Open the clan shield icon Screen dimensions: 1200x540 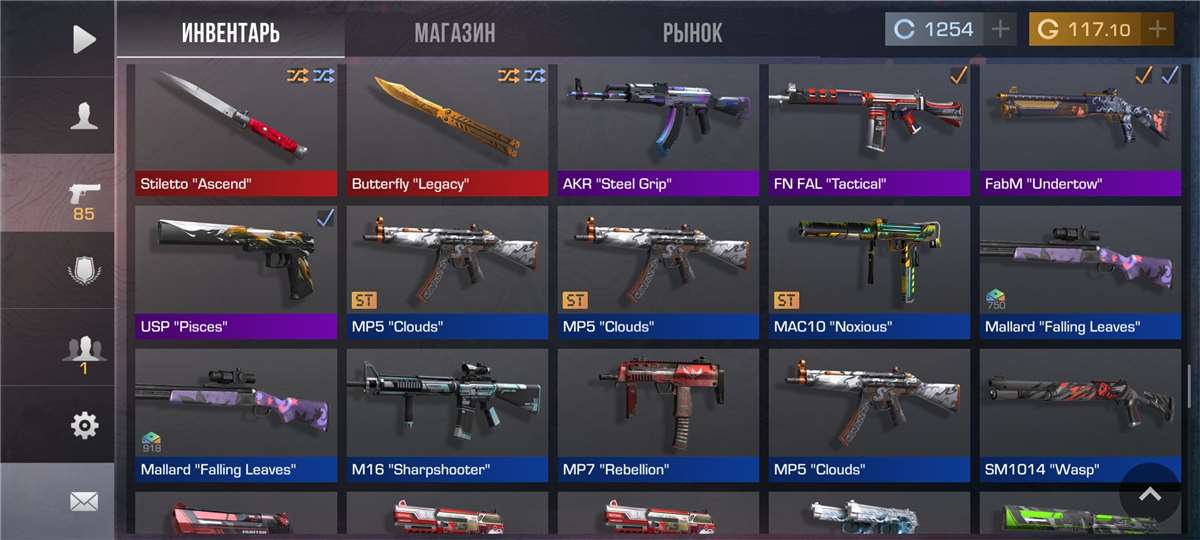(84, 270)
